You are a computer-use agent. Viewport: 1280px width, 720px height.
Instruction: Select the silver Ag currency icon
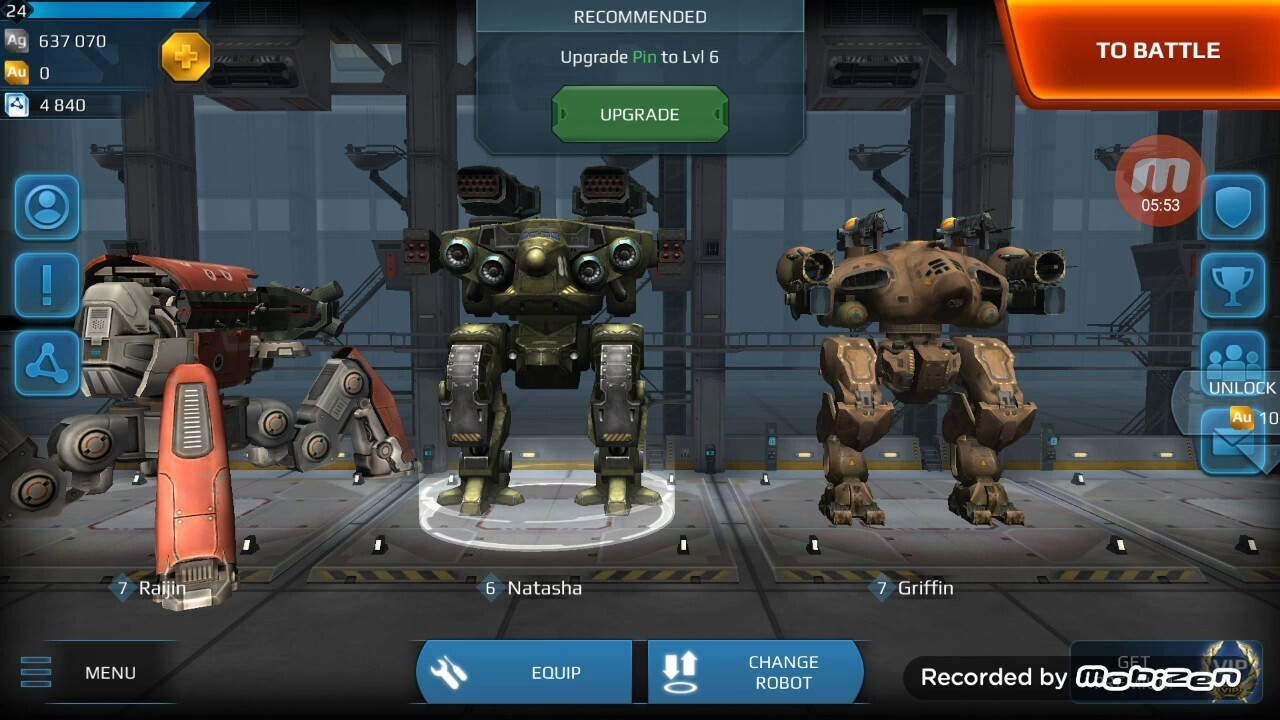(15, 41)
